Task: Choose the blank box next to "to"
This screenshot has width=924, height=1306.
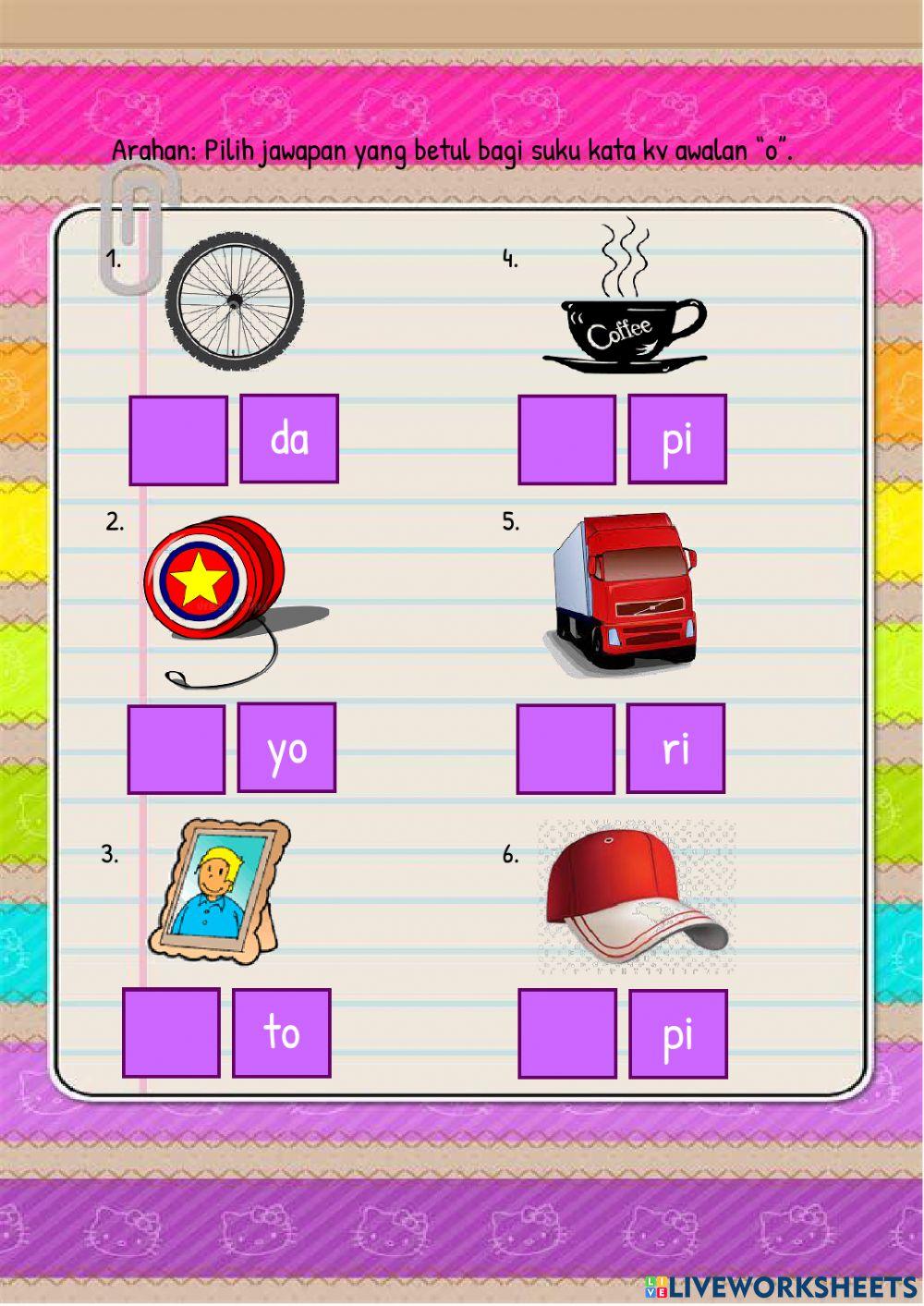Action: [171, 1032]
